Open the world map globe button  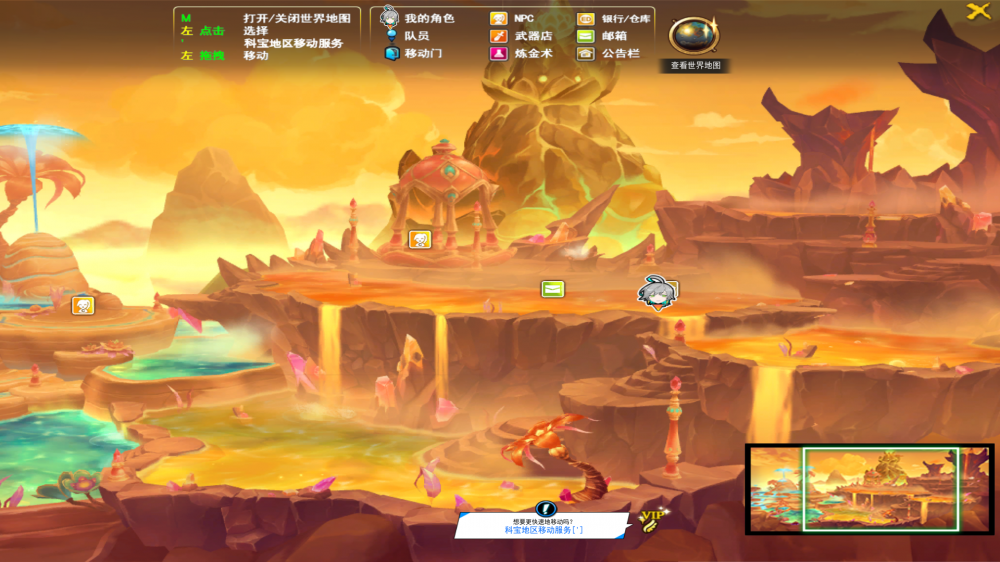pyautogui.click(x=693, y=36)
